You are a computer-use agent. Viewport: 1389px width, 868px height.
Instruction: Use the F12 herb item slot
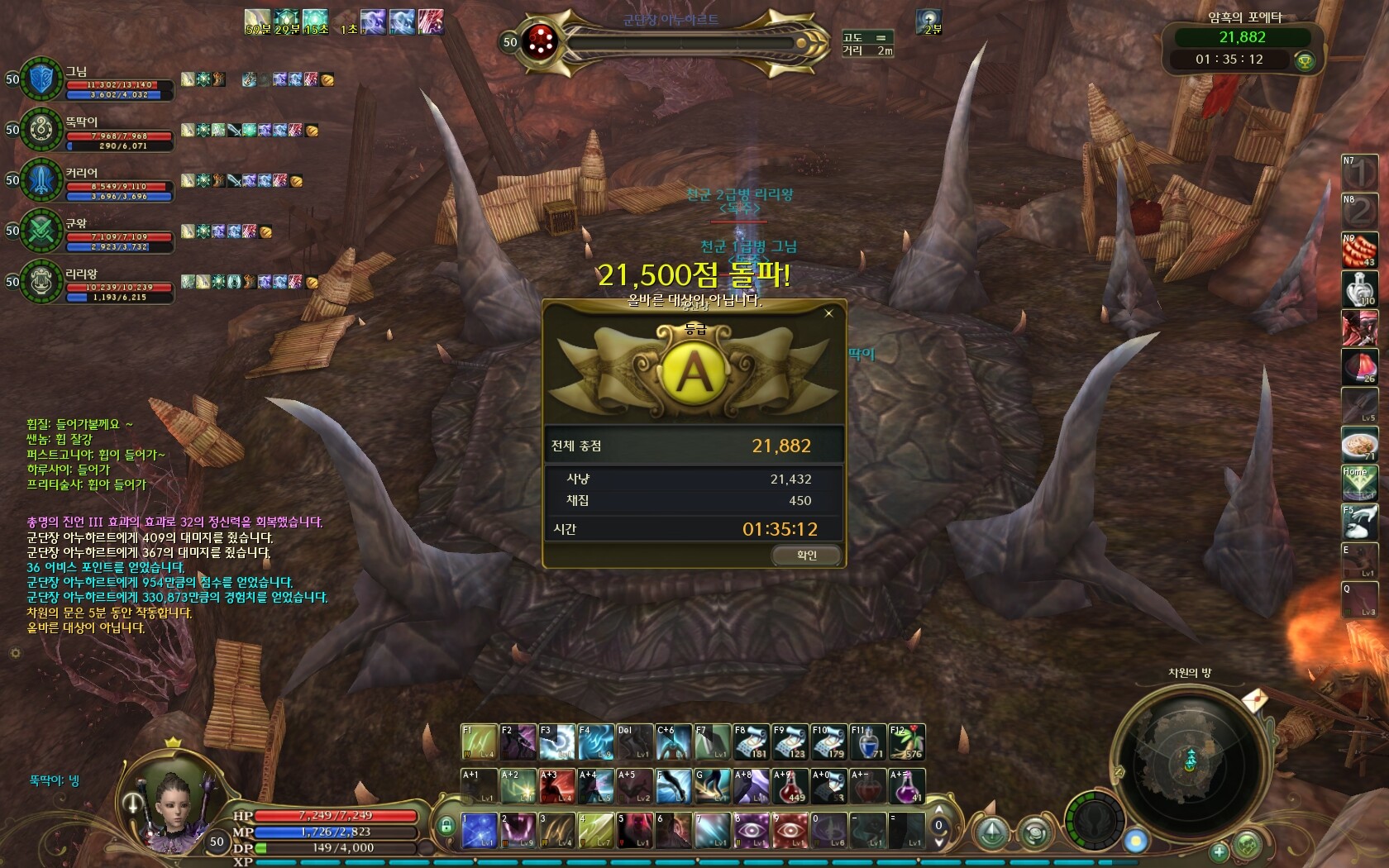(907, 742)
